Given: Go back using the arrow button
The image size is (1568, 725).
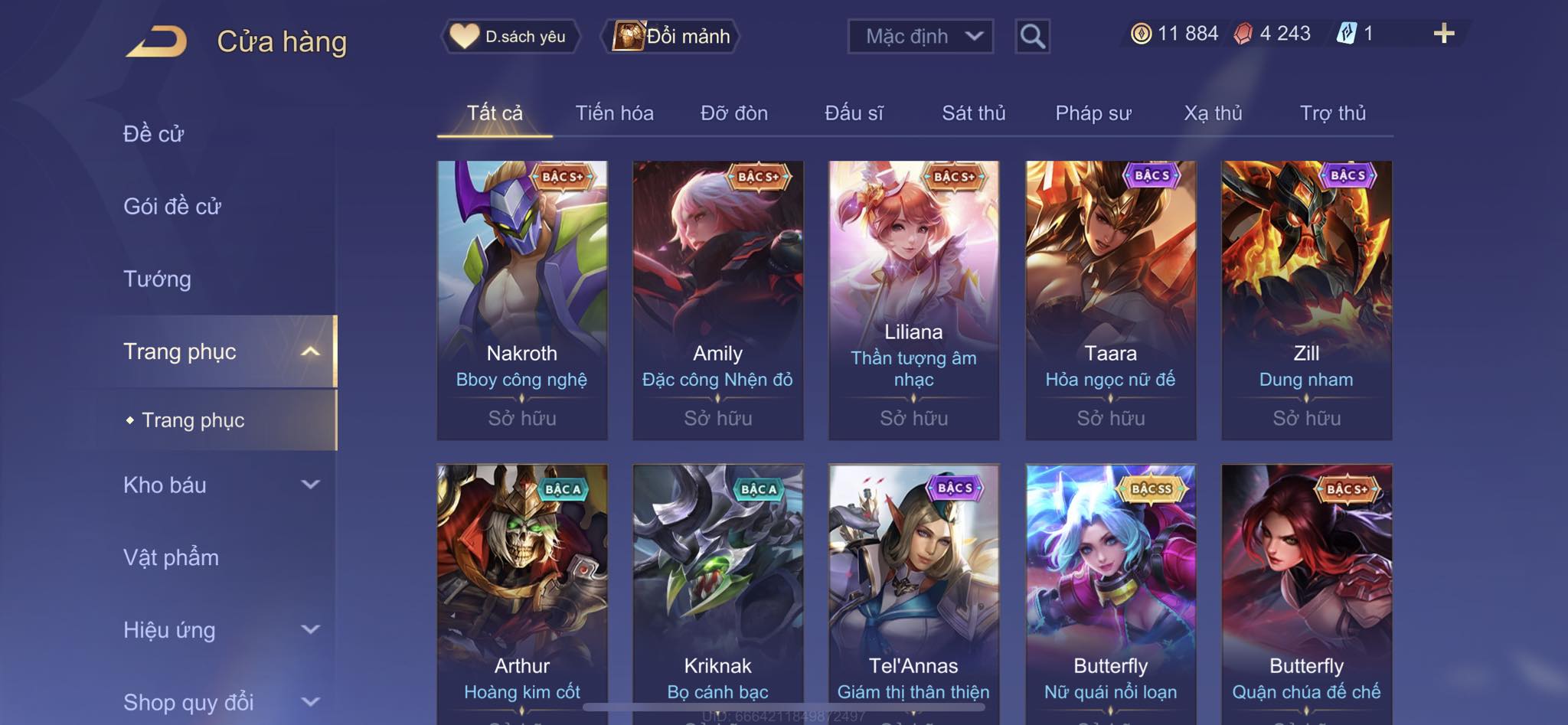Looking at the screenshot, I should pos(156,41).
